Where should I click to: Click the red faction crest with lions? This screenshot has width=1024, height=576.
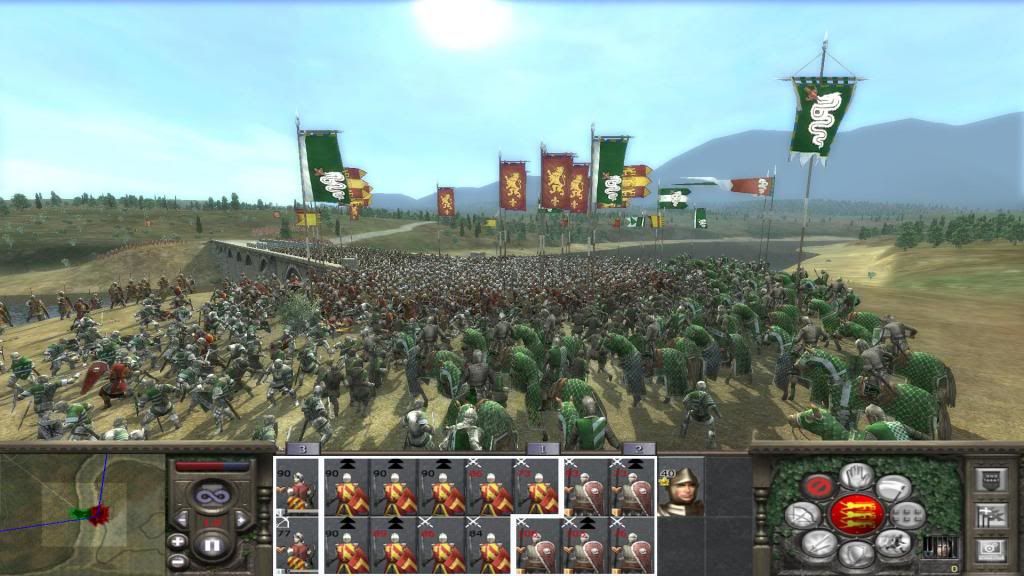pos(856,515)
